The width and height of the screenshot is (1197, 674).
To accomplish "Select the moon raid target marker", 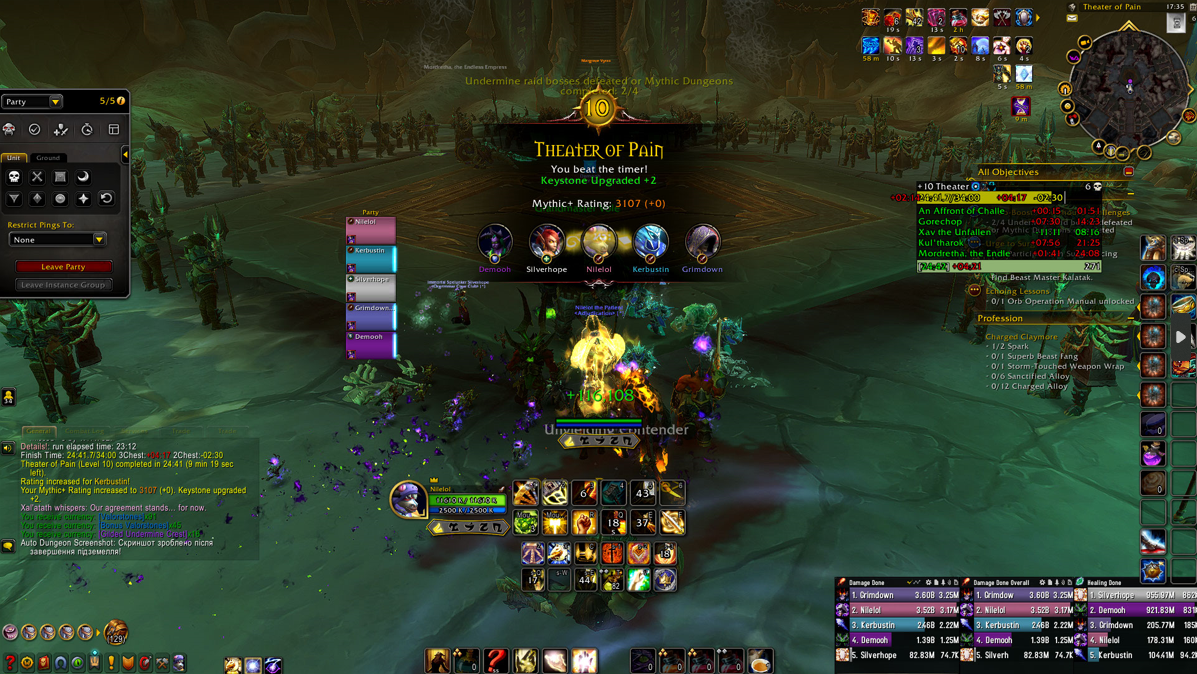I will click(83, 177).
